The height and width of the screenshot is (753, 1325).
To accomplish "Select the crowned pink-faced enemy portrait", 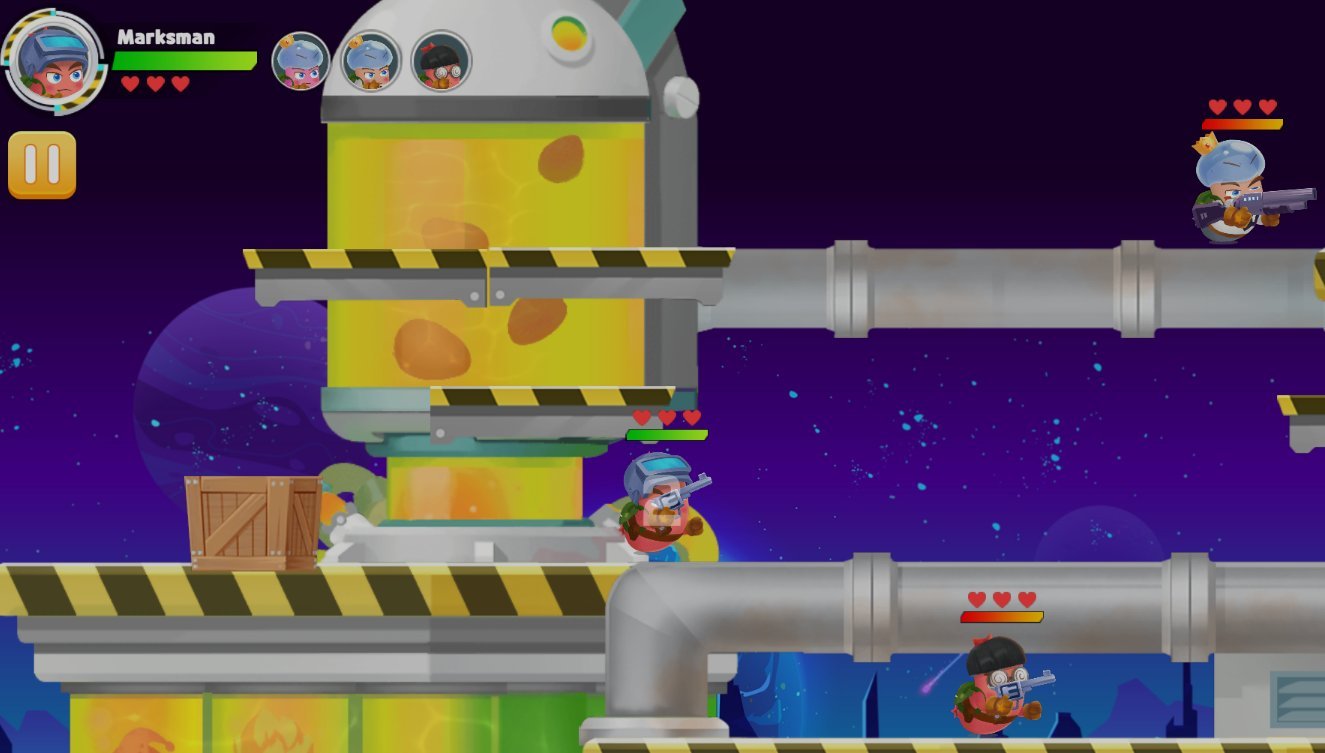I will coord(301,62).
